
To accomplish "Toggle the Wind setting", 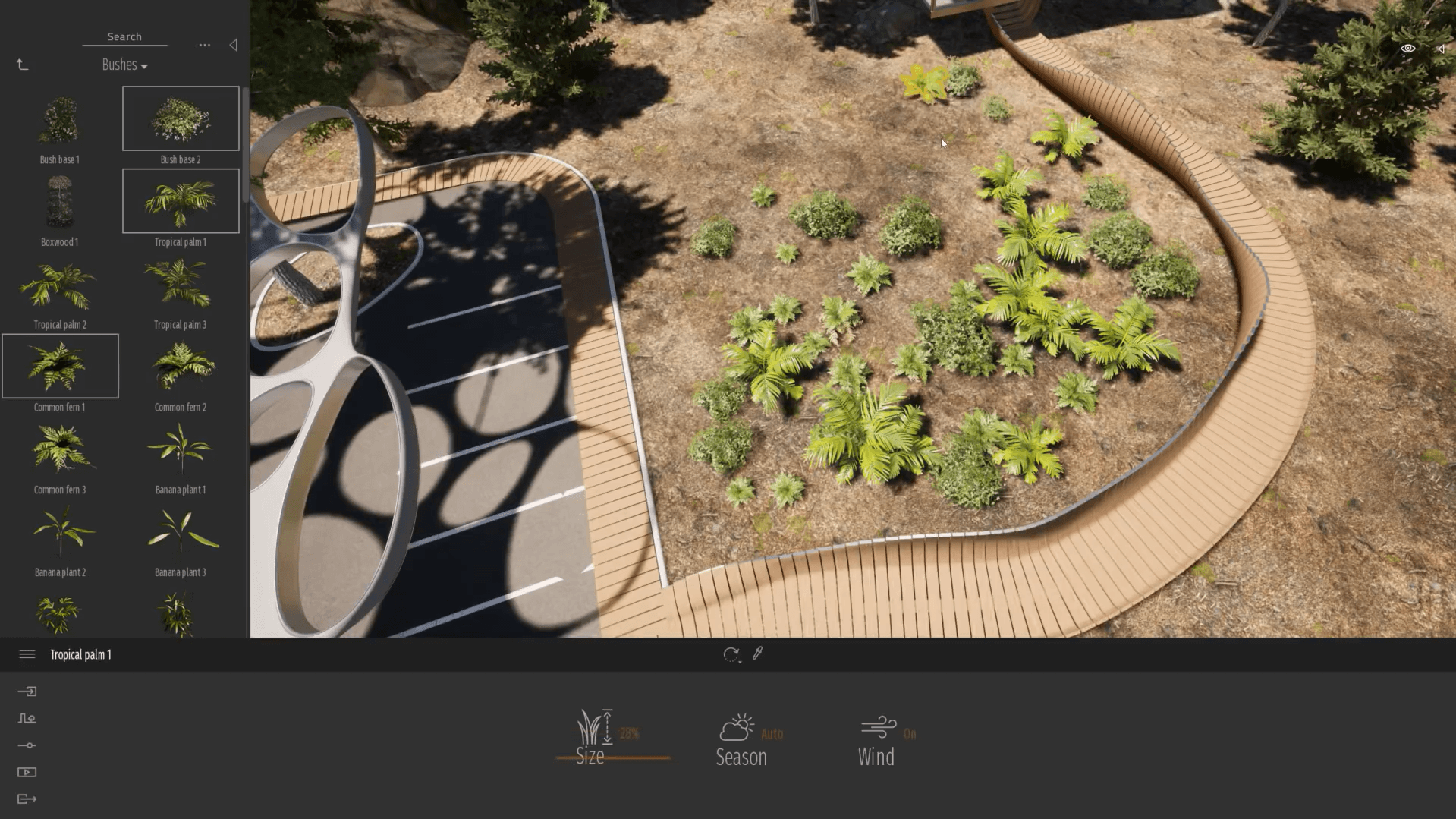I will pyautogui.click(x=878, y=740).
